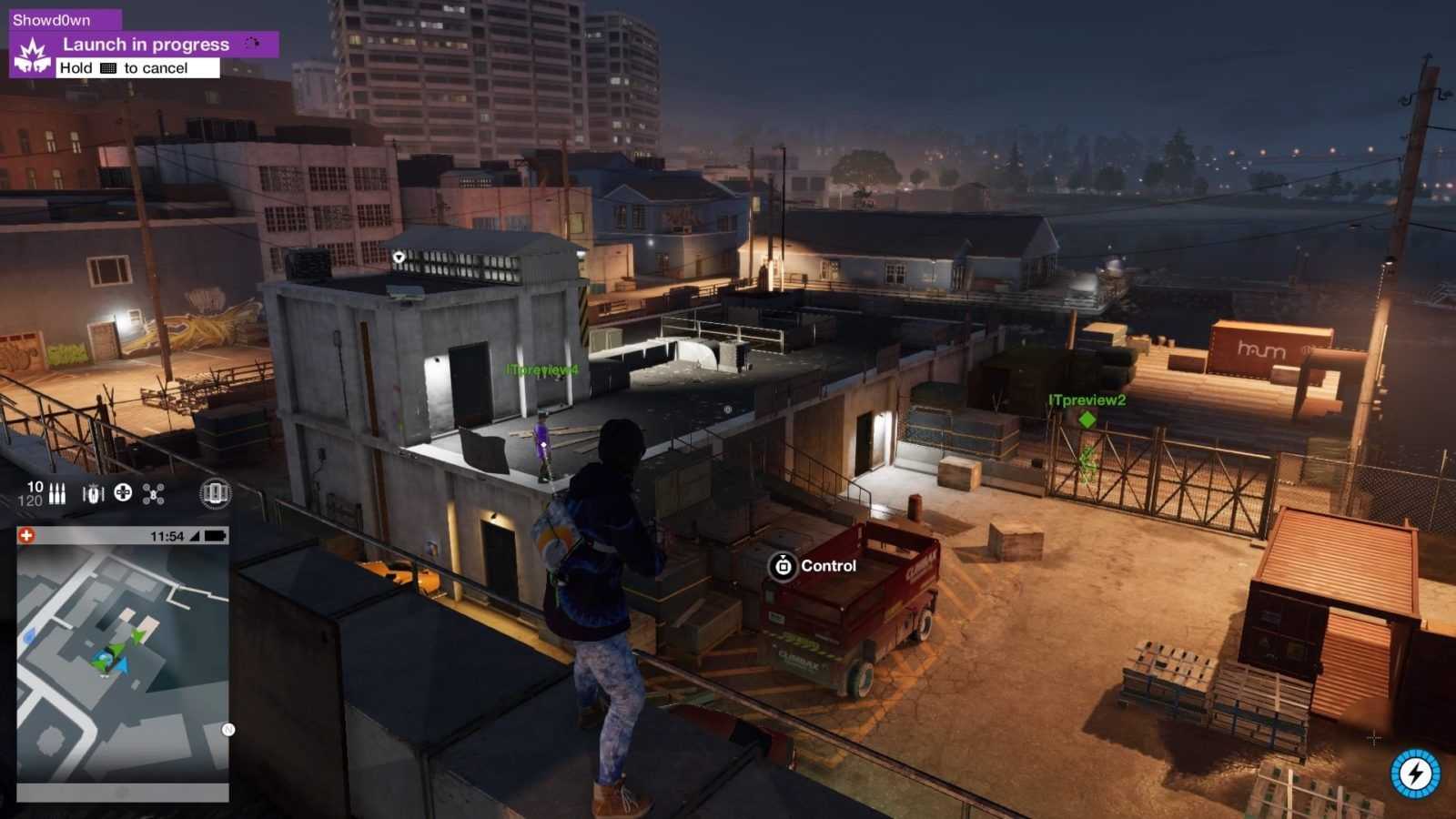Activate the blue lightning bolt icon
Screen dimensions: 1456x819
1415,773
